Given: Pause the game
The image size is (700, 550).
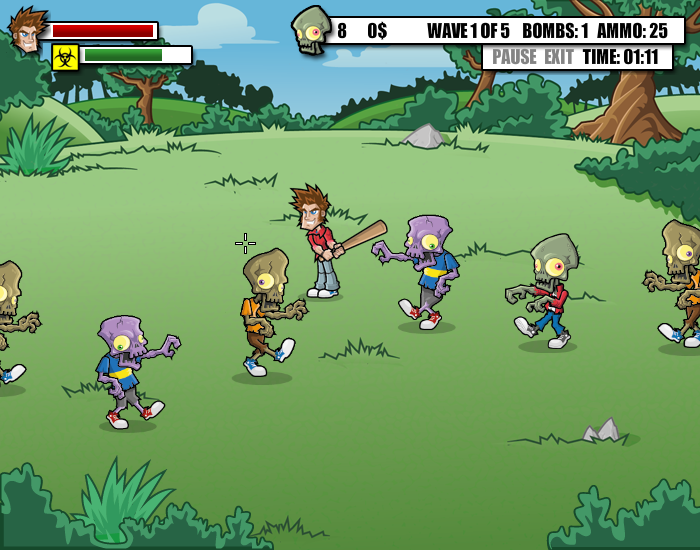Looking at the screenshot, I should (x=514, y=57).
